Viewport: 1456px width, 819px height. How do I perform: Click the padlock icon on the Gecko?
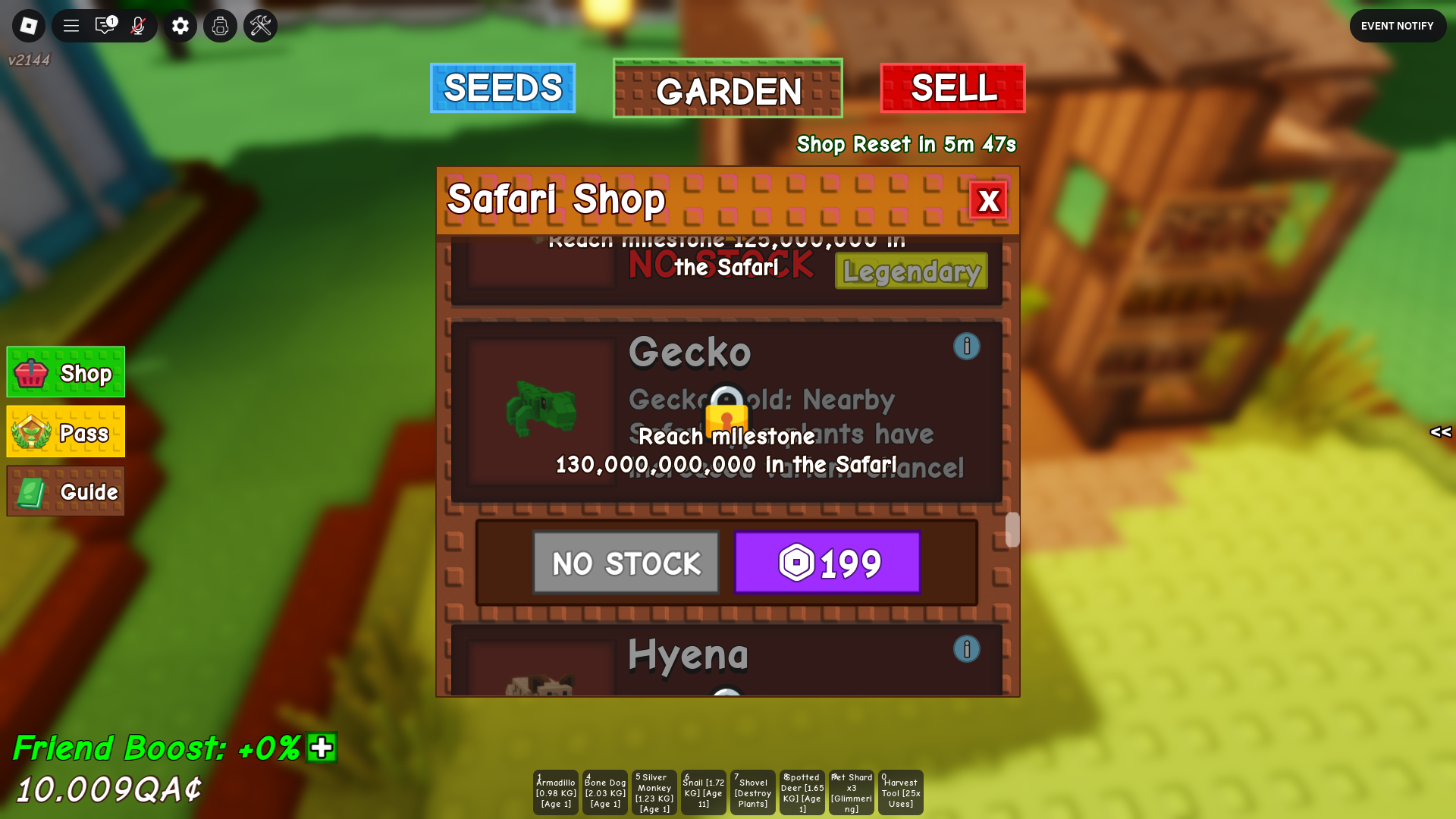[x=726, y=413]
